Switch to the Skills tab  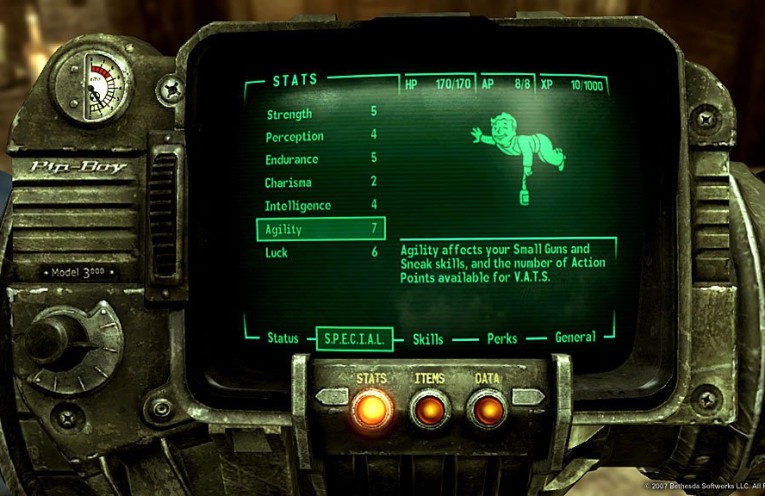(428, 340)
